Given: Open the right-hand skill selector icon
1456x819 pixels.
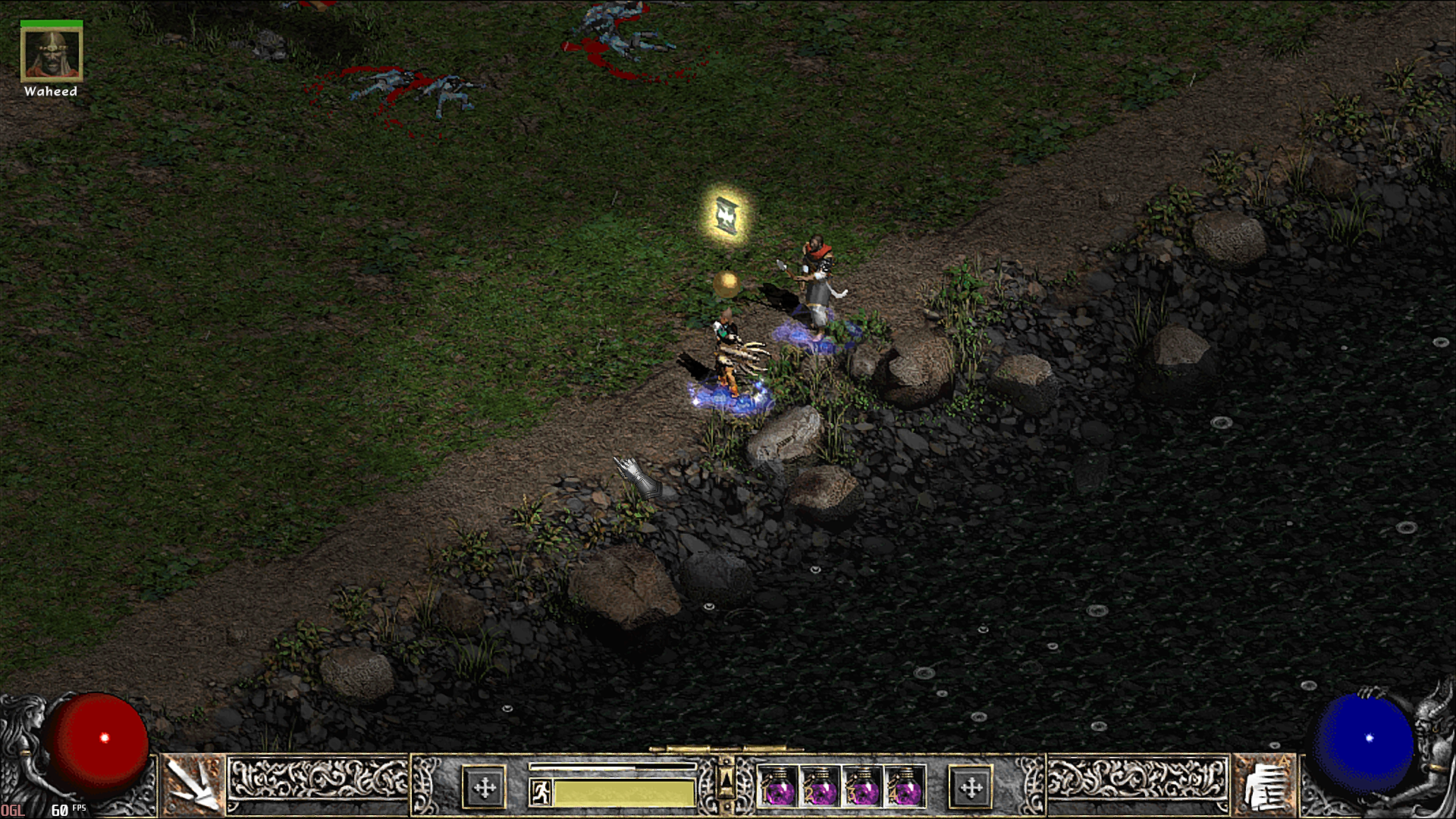Looking at the screenshot, I should coord(1263,786).
